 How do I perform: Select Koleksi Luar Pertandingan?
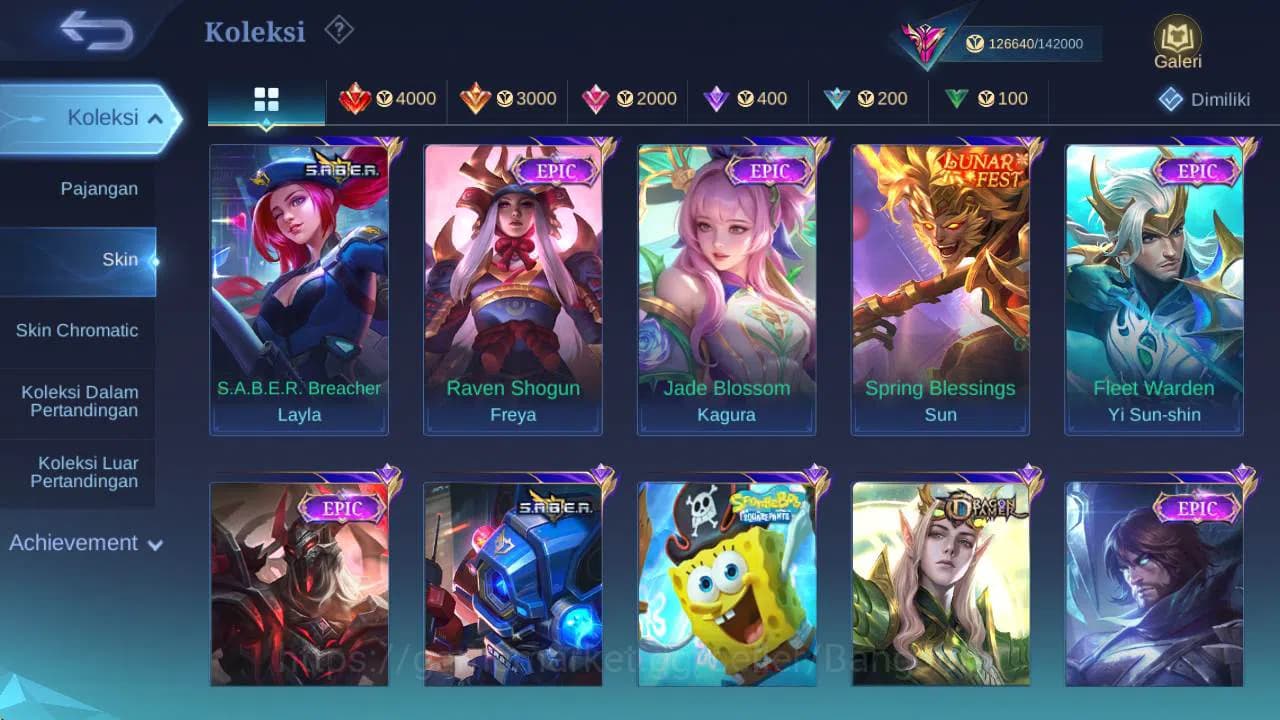(77, 472)
